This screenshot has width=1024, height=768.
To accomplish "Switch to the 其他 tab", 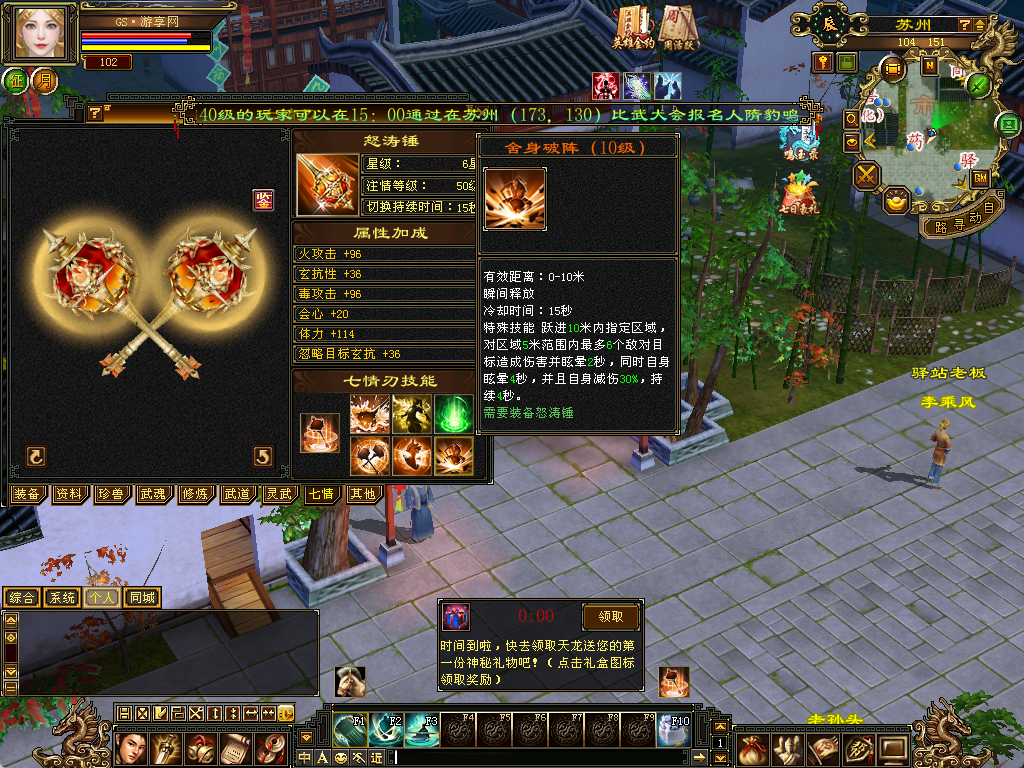I will point(362,494).
